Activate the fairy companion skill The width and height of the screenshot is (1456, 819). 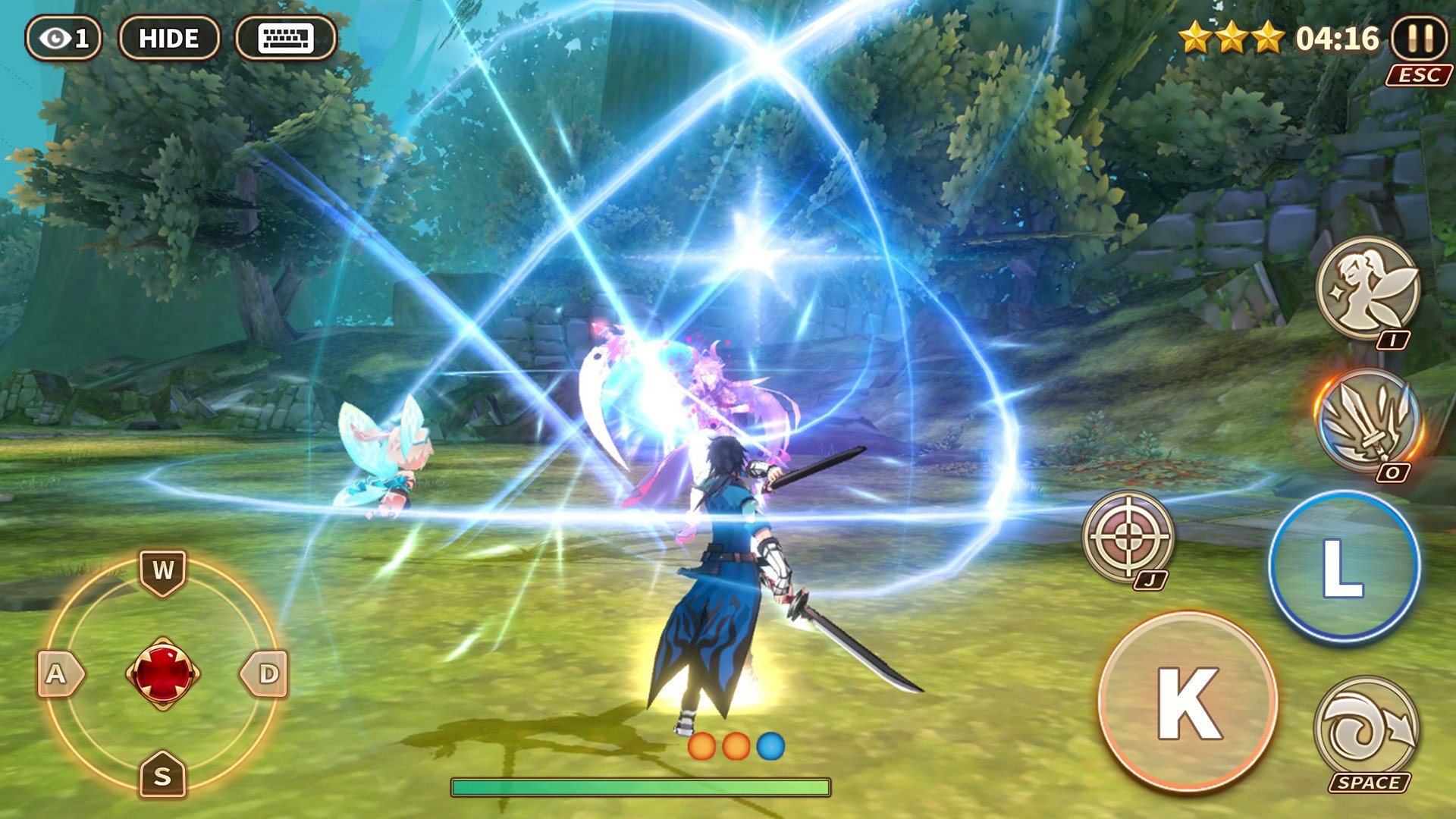(1367, 287)
